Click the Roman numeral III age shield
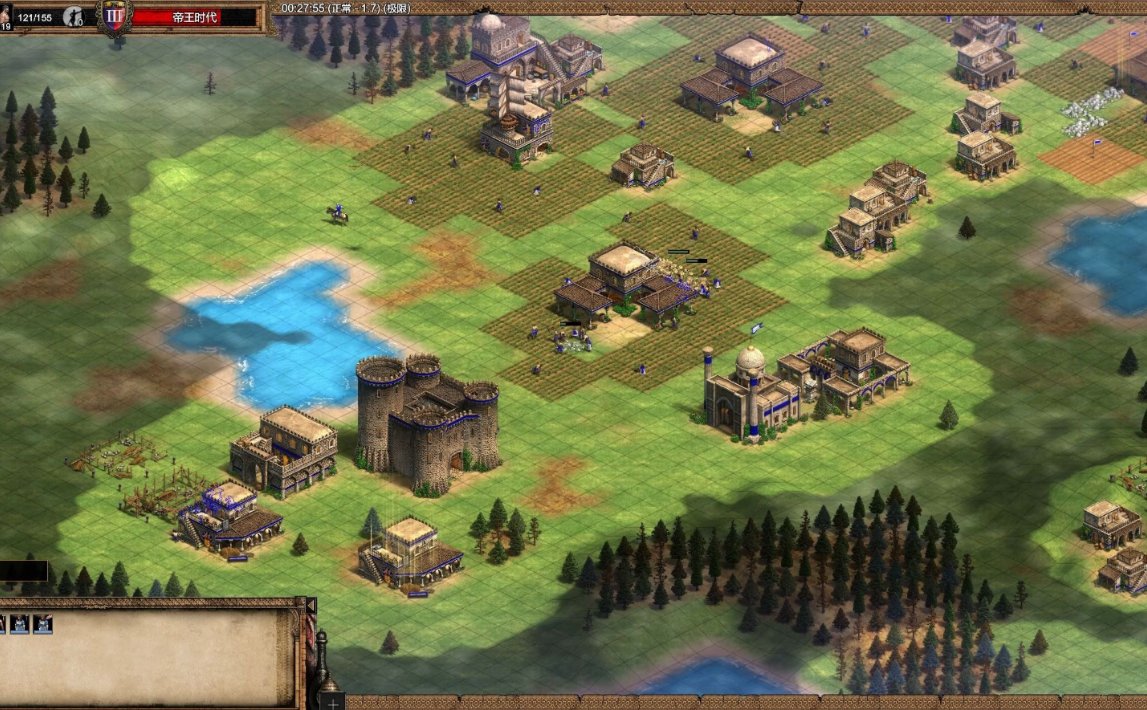This screenshot has height=710, width=1147. [x=115, y=19]
